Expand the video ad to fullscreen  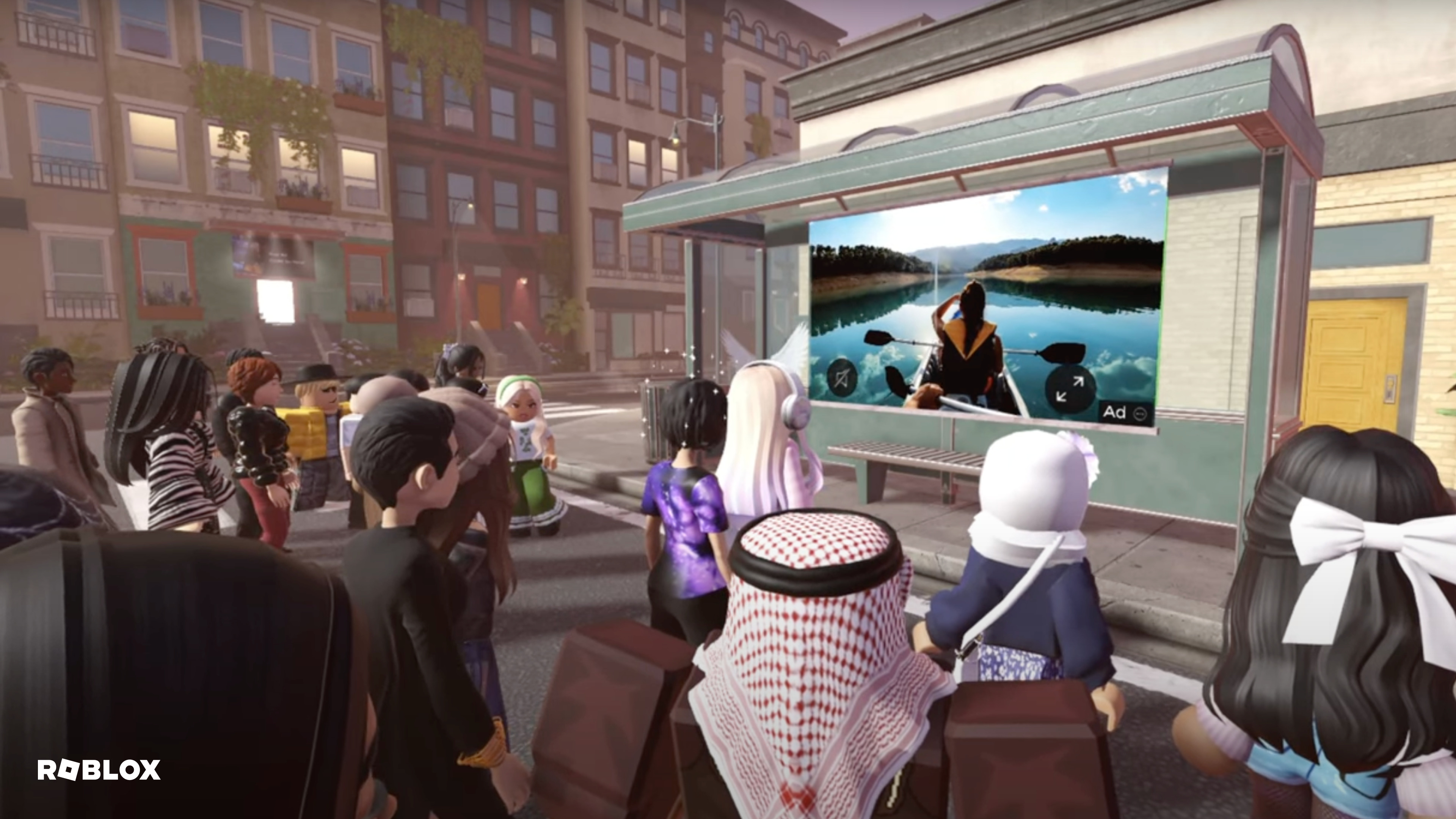pyautogui.click(x=1070, y=389)
